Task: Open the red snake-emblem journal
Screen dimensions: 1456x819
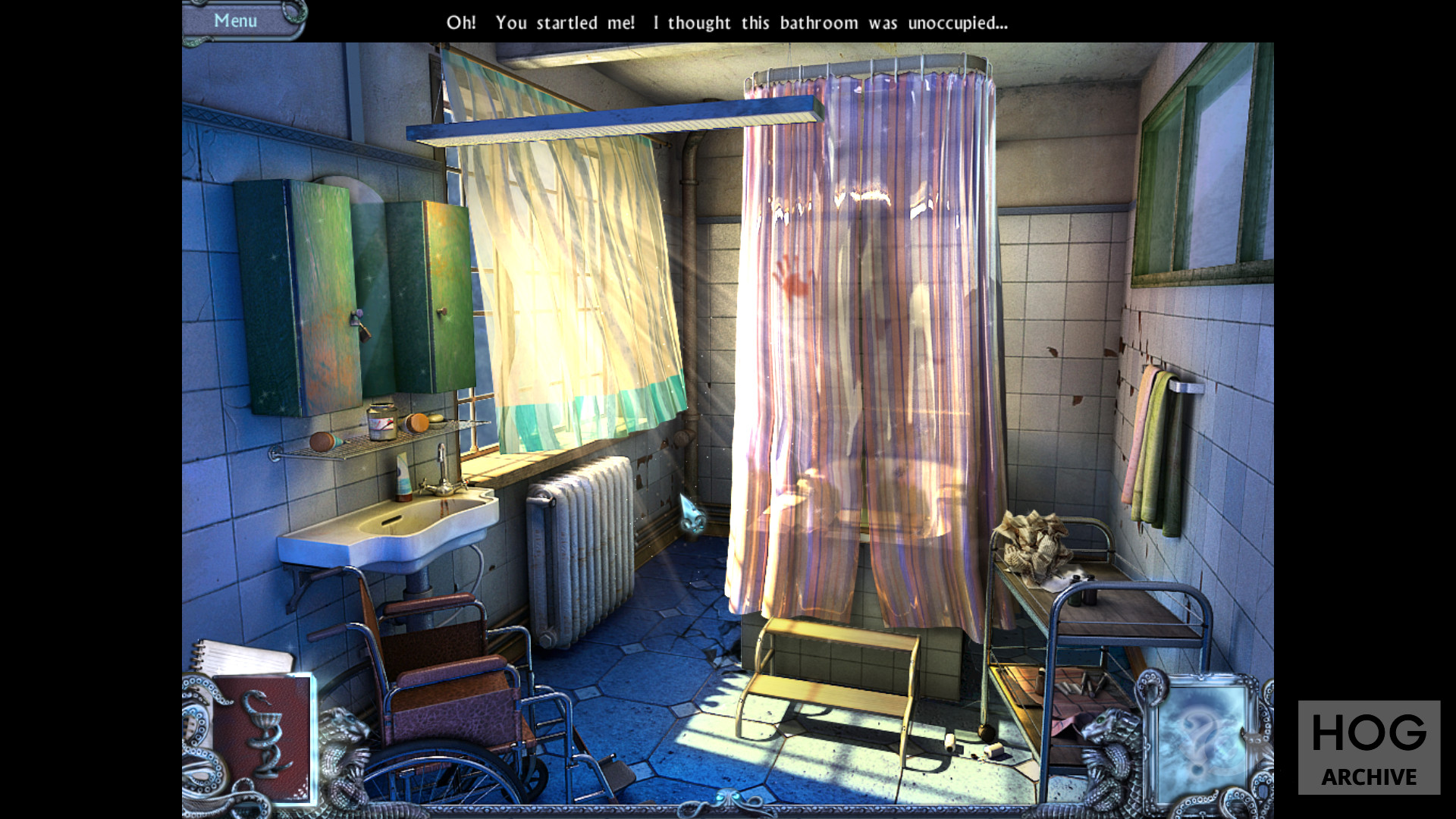Action: pos(263,737)
